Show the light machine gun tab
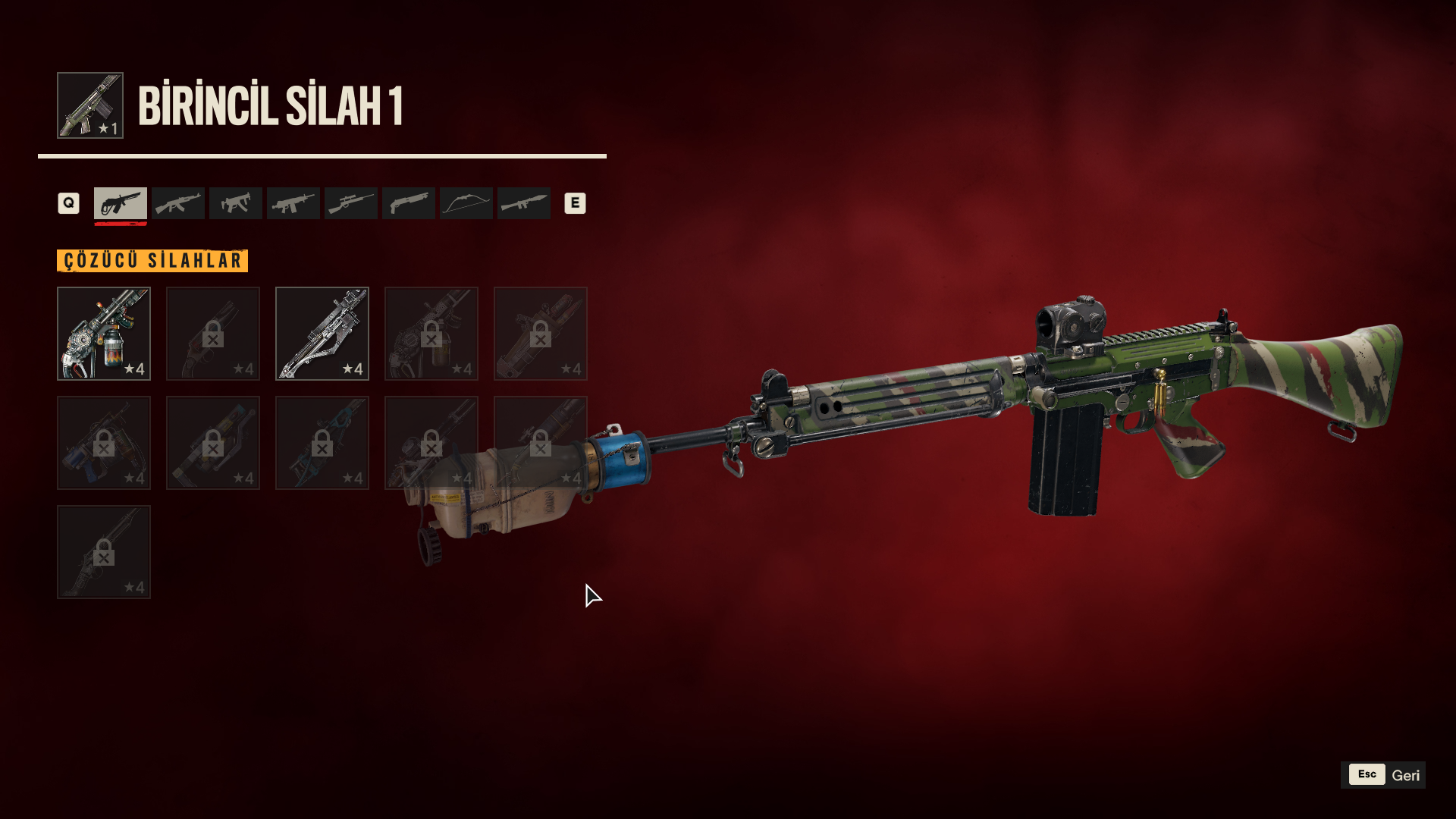Screen dimensions: 1456x819 293,203
